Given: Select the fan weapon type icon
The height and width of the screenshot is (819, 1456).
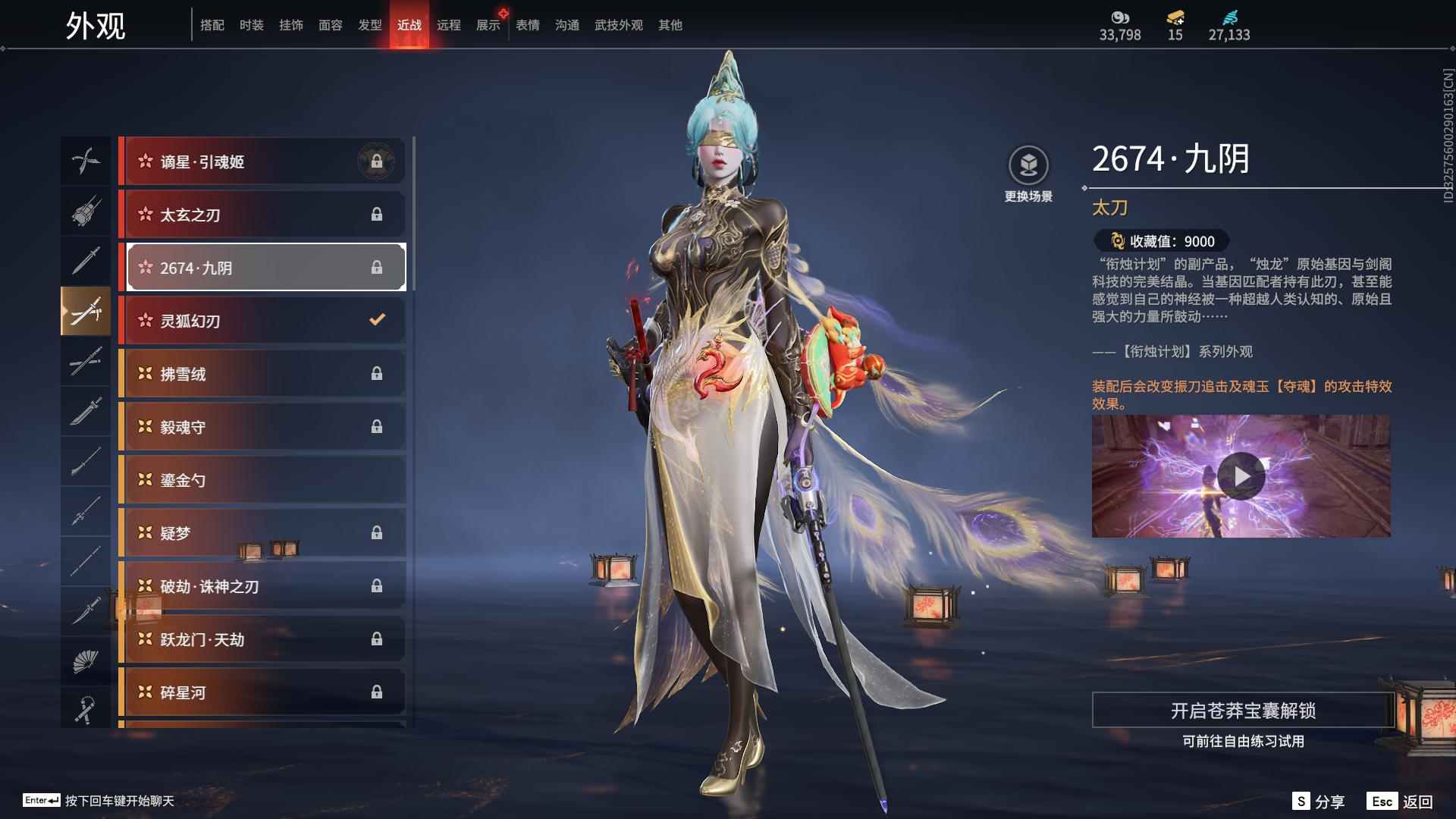Looking at the screenshot, I should pos(85,661).
